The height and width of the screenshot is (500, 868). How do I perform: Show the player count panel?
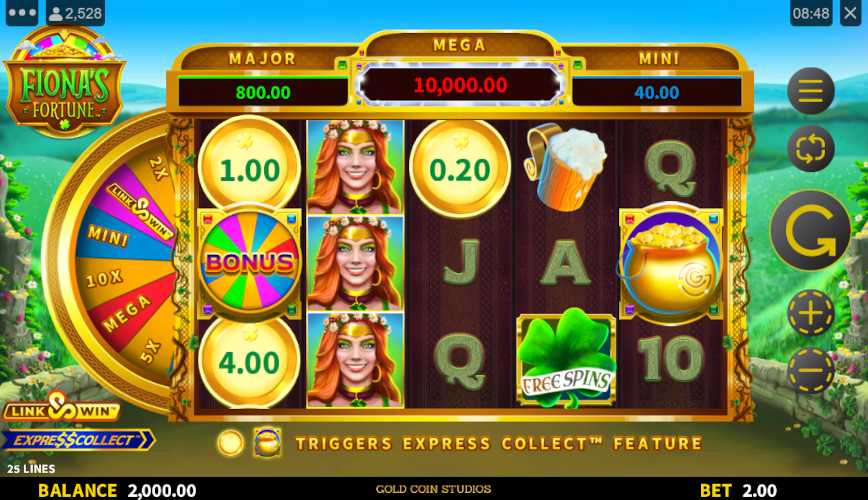coord(75,13)
